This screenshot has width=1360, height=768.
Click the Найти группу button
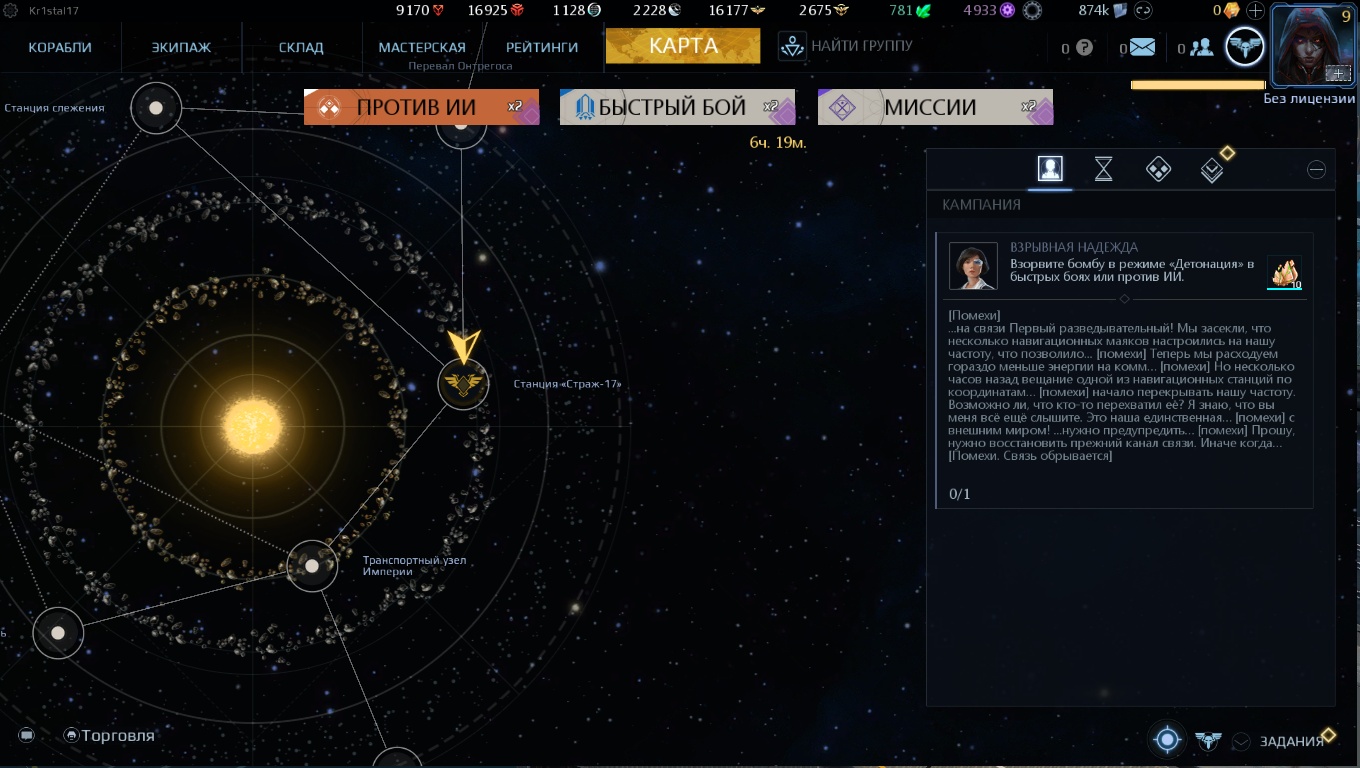846,46
